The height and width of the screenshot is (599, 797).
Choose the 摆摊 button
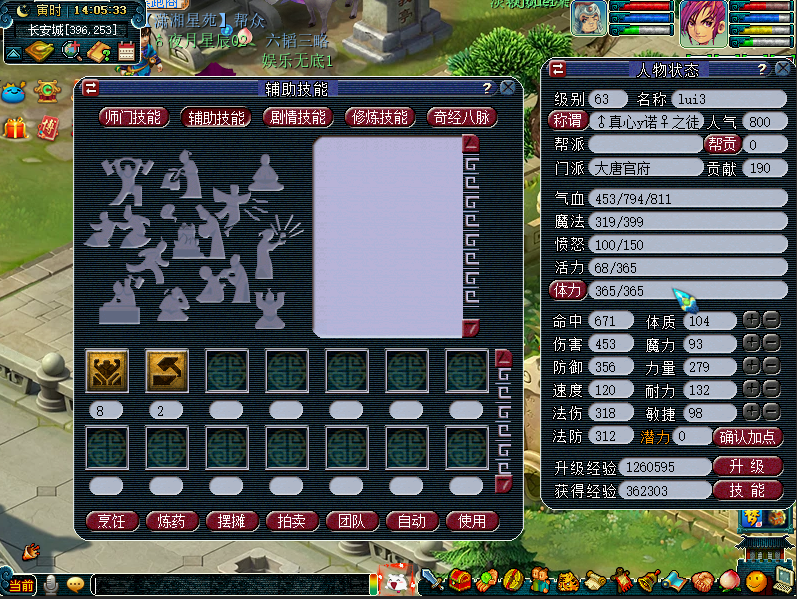point(231,521)
